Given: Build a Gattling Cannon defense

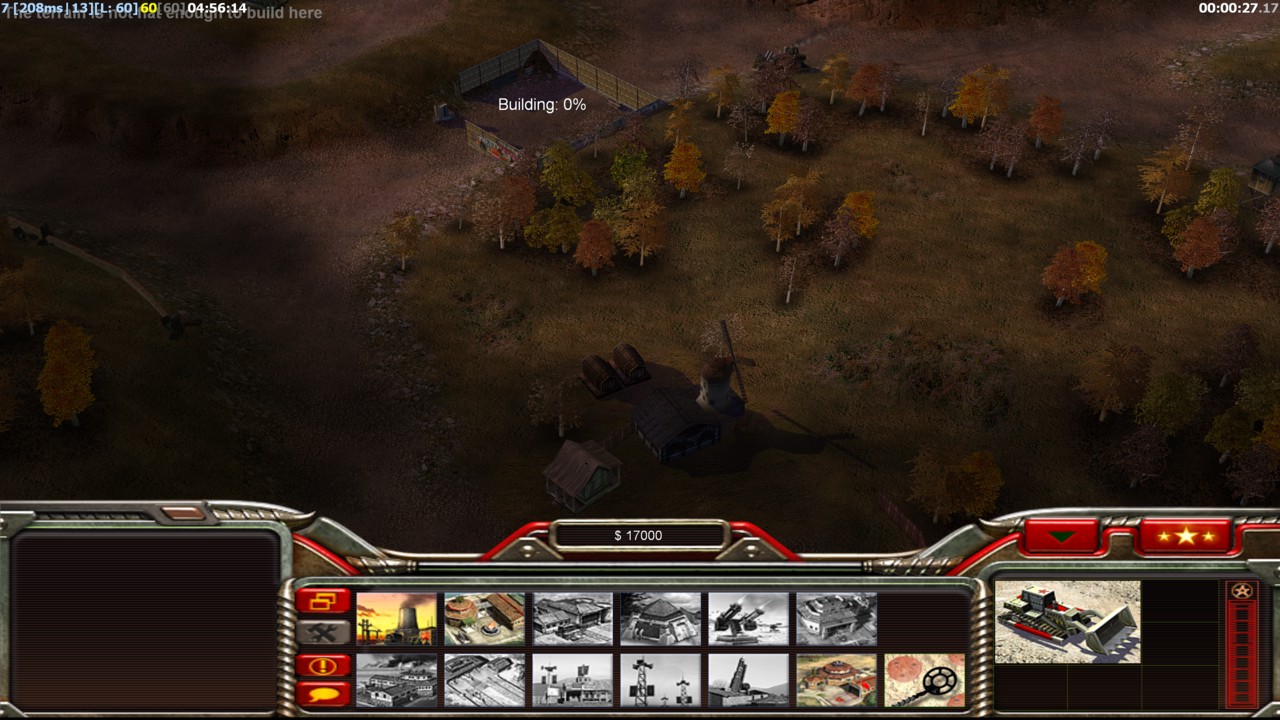Looking at the screenshot, I should click(748, 619).
